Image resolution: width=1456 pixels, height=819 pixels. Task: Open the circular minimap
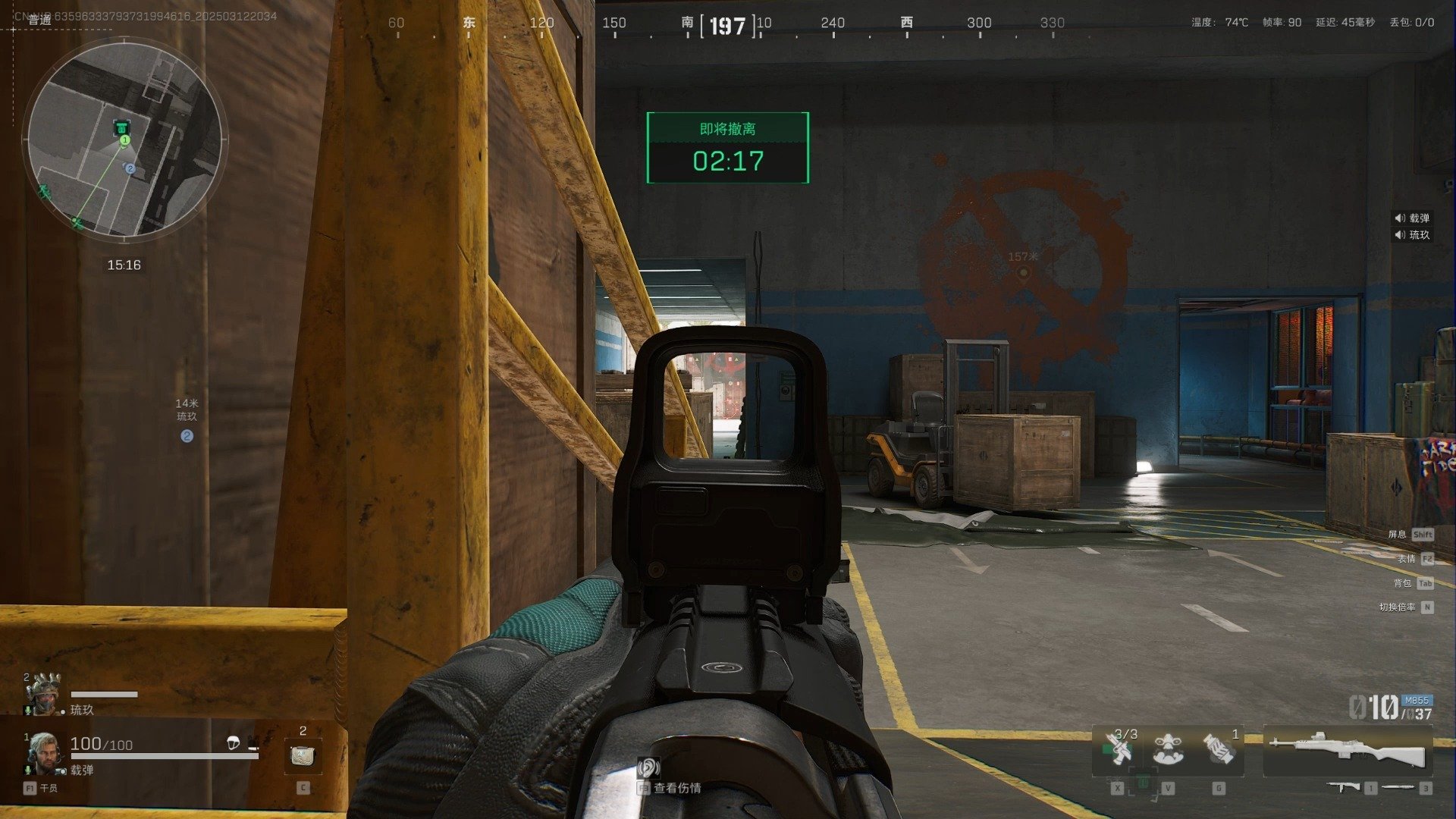pyautogui.click(x=125, y=140)
